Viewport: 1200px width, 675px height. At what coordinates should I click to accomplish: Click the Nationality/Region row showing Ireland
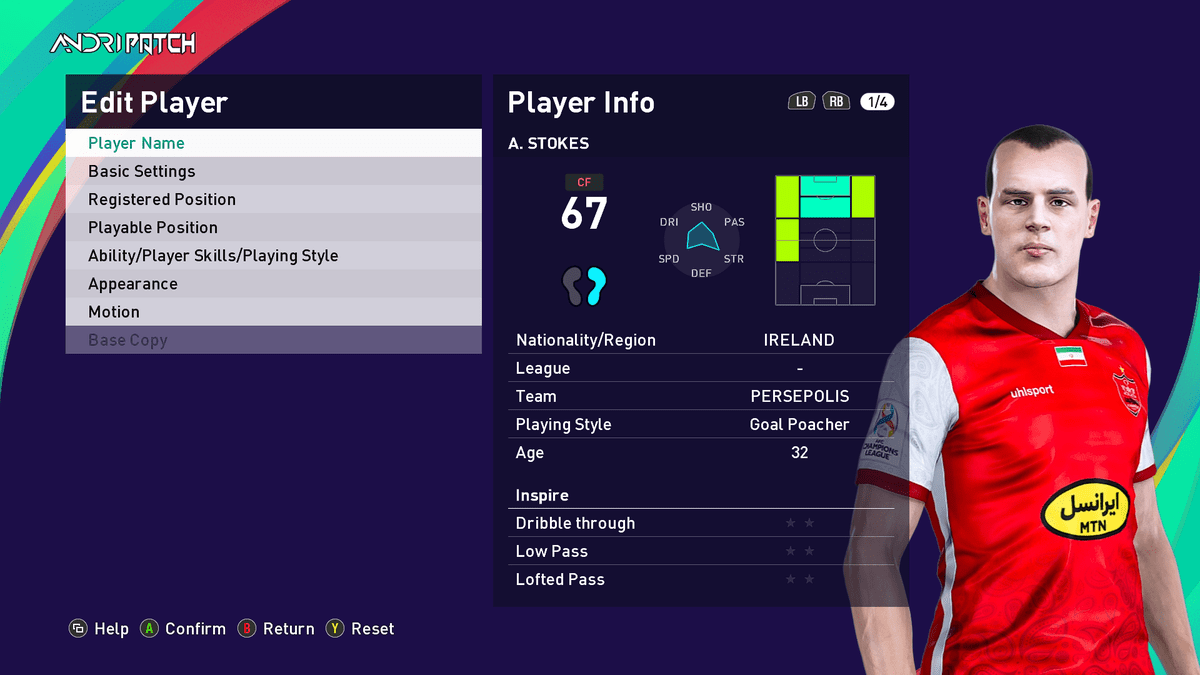[700, 340]
